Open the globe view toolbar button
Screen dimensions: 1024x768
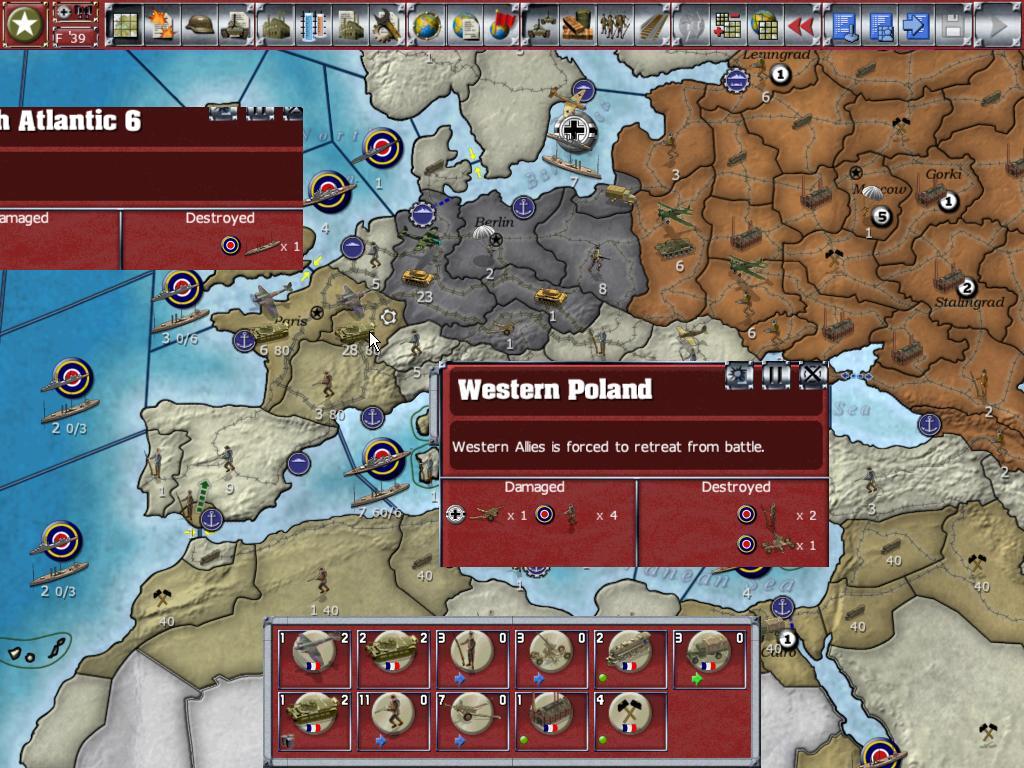click(426, 24)
